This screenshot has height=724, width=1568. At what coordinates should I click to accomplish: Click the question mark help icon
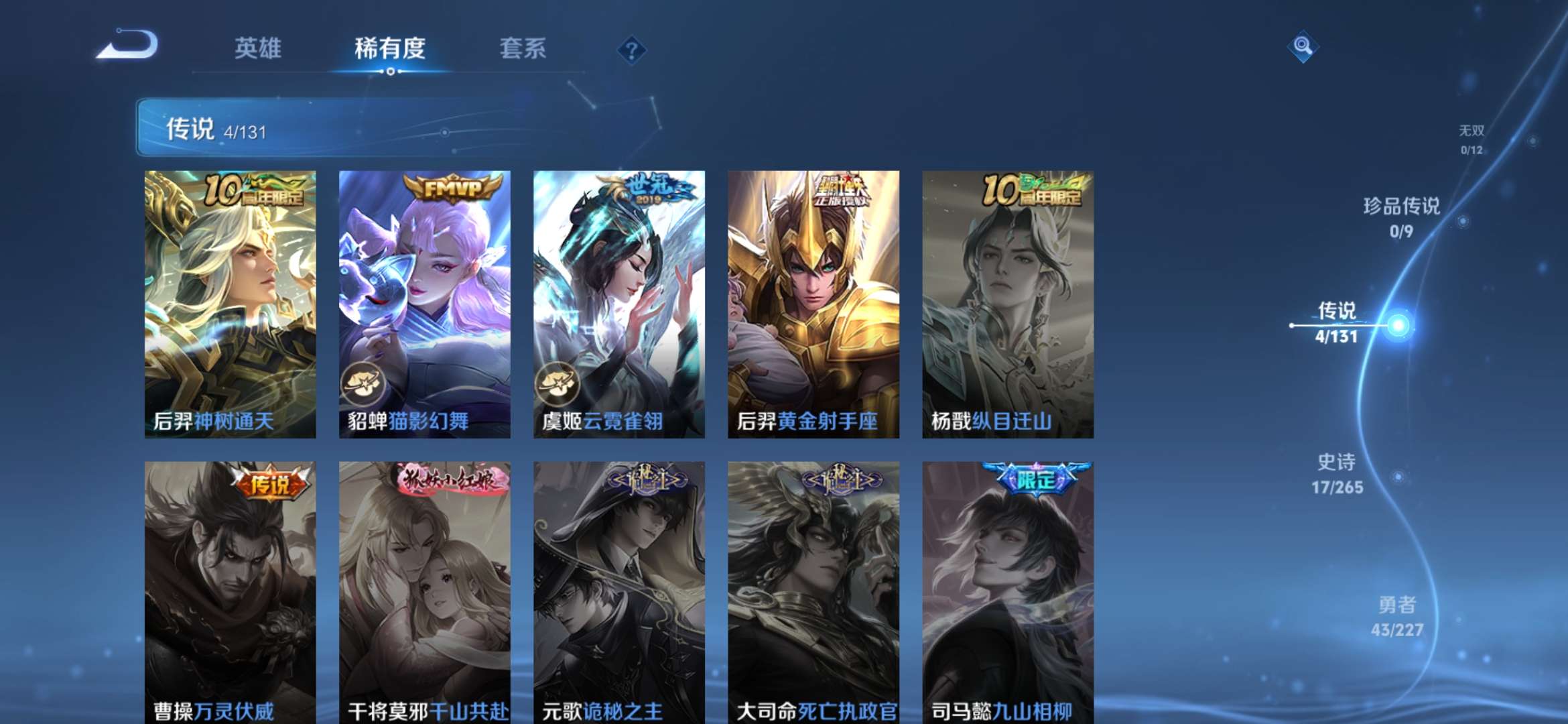click(631, 48)
